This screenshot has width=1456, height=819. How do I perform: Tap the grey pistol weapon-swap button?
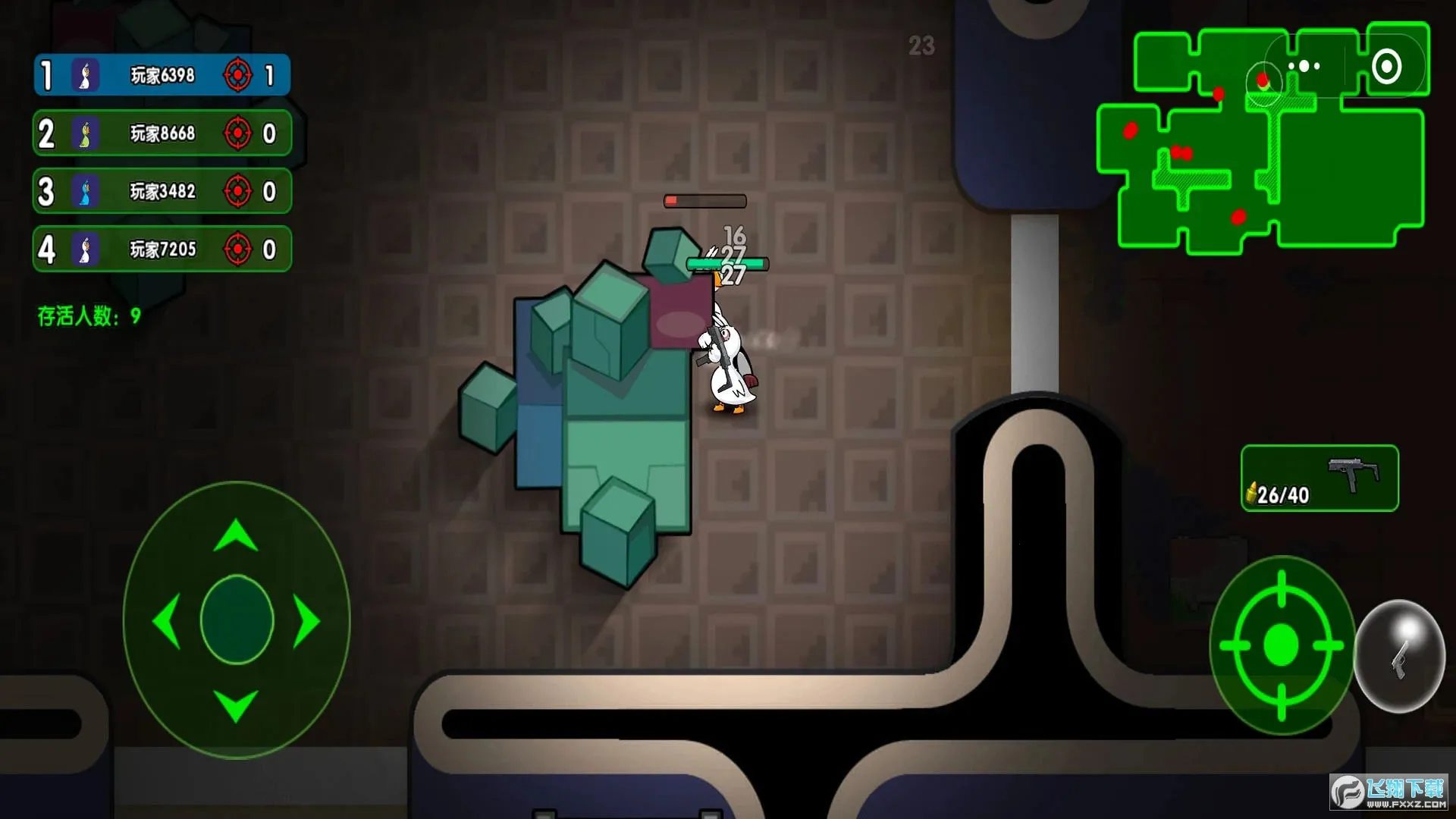tap(1399, 657)
